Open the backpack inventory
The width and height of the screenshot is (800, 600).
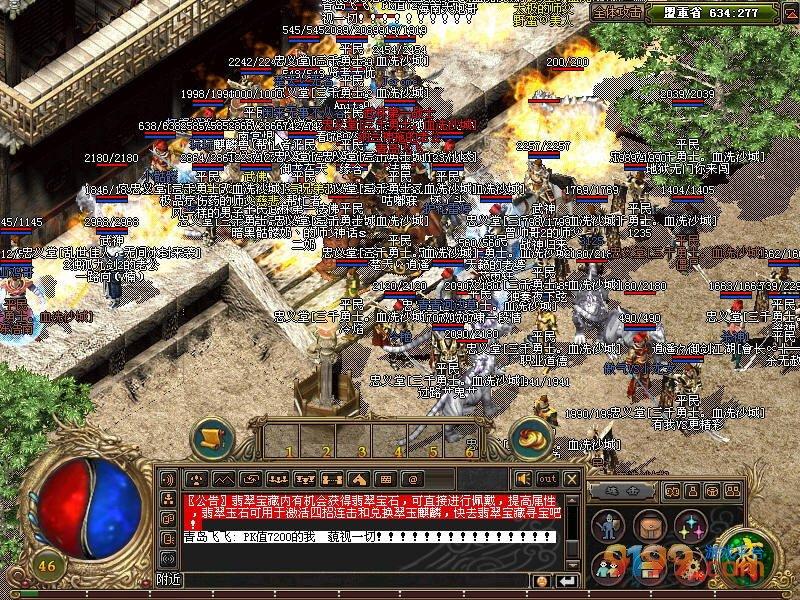coord(648,524)
